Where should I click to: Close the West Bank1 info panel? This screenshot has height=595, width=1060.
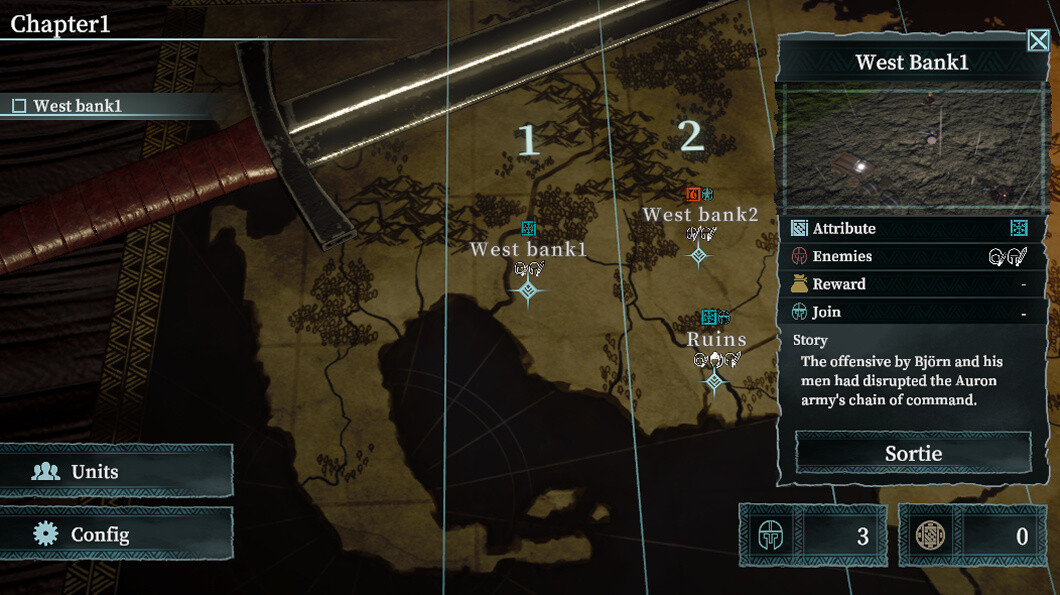(1038, 41)
